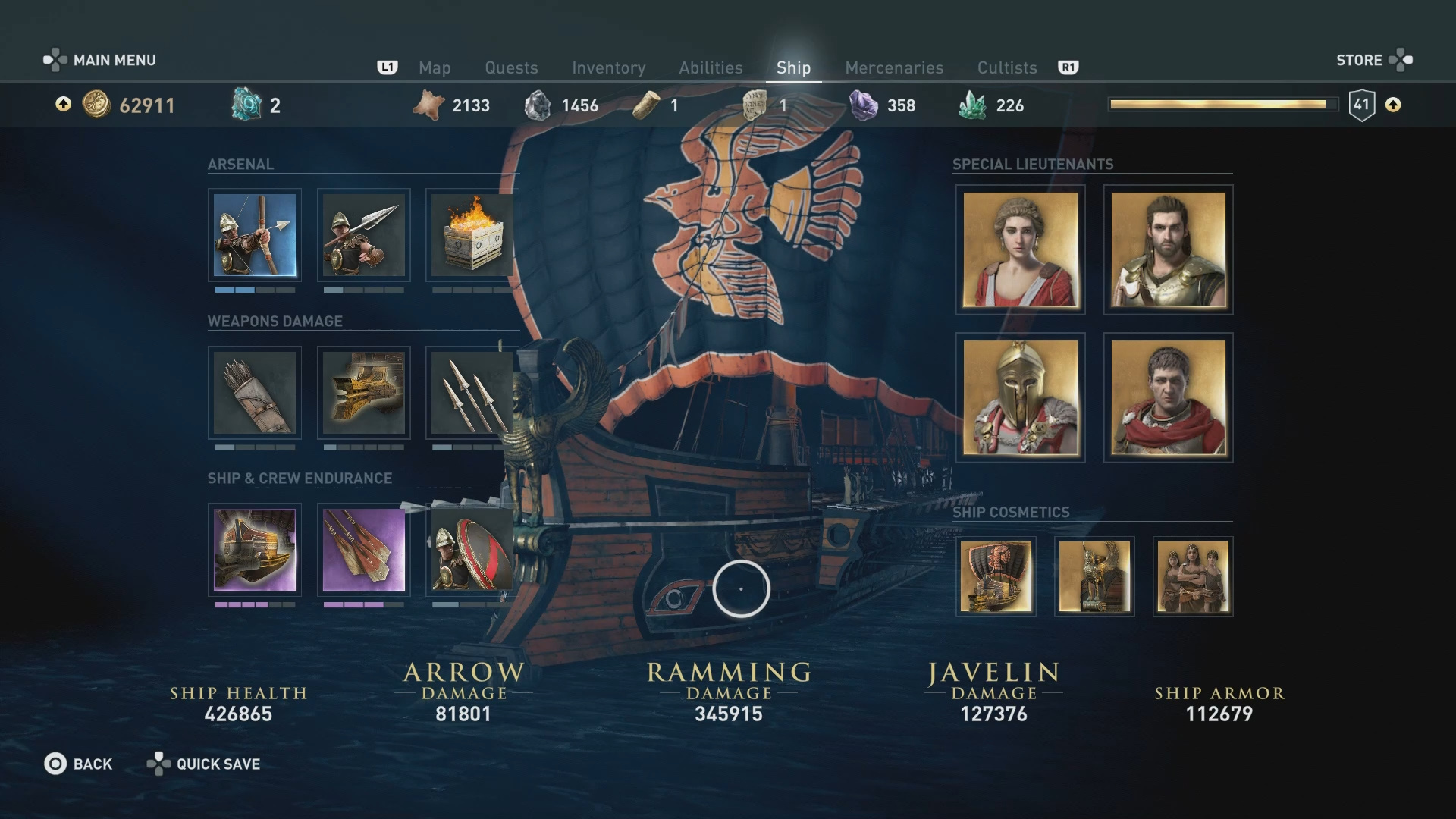The height and width of the screenshot is (819, 1456).
Task: Switch to the Inventory tab
Action: pos(609,67)
